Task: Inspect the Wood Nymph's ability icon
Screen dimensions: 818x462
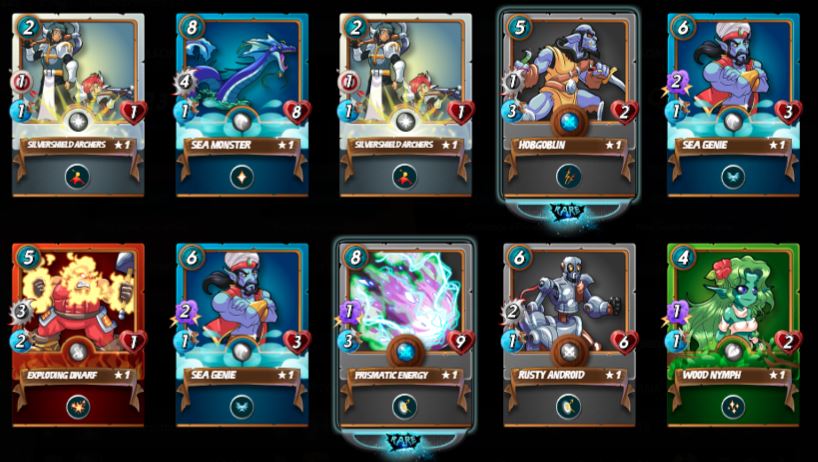Action: pos(733,408)
